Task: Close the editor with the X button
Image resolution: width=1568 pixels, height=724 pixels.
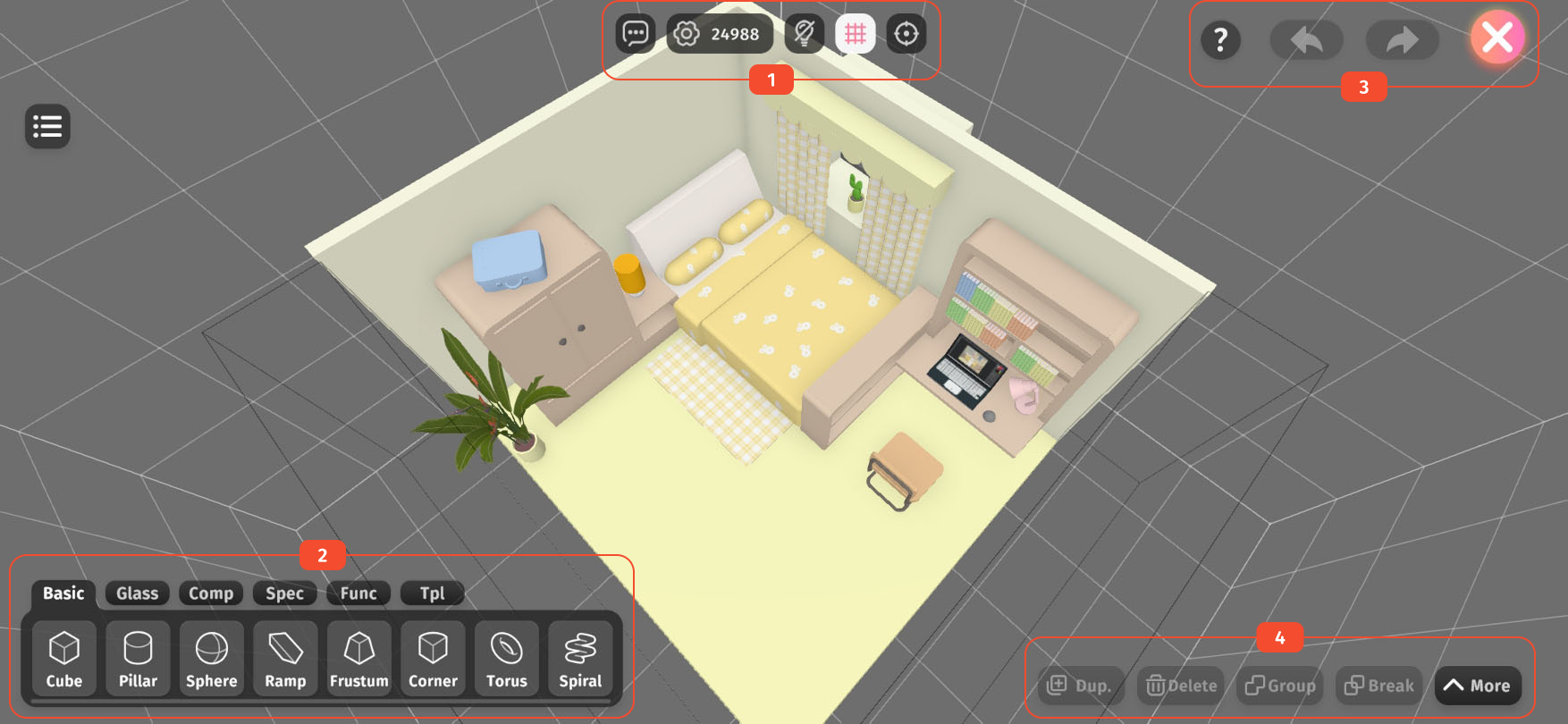Action: pos(1497,38)
